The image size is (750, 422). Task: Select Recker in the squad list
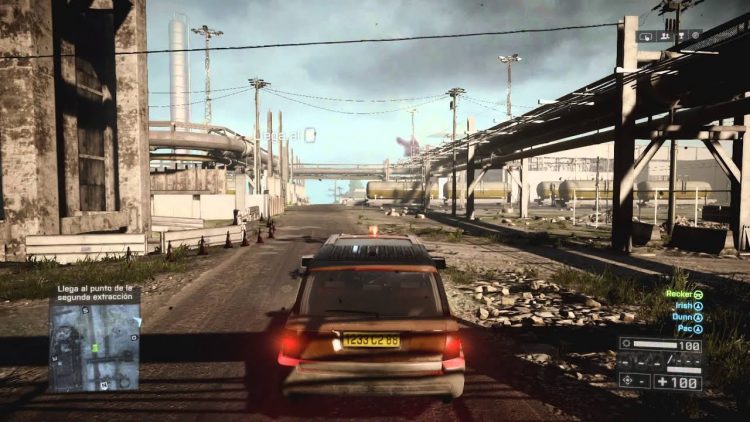coord(684,295)
